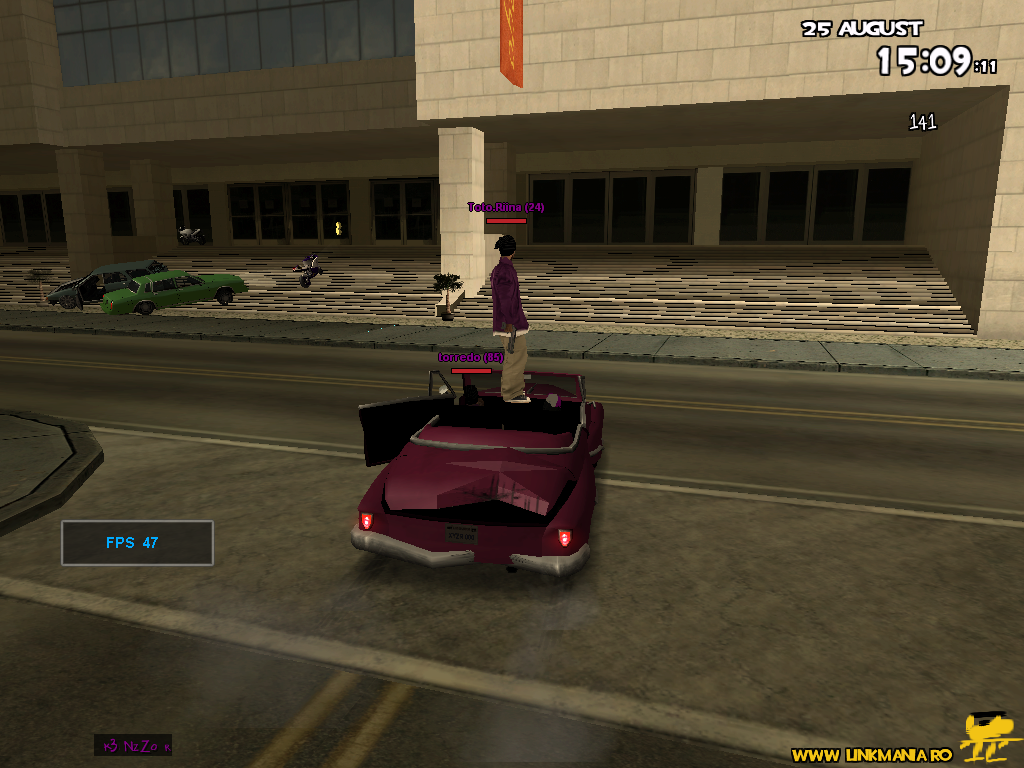This screenshot has width=1024, height=768.
Task: Select the torredo player name tag
Action: [470, 357]
